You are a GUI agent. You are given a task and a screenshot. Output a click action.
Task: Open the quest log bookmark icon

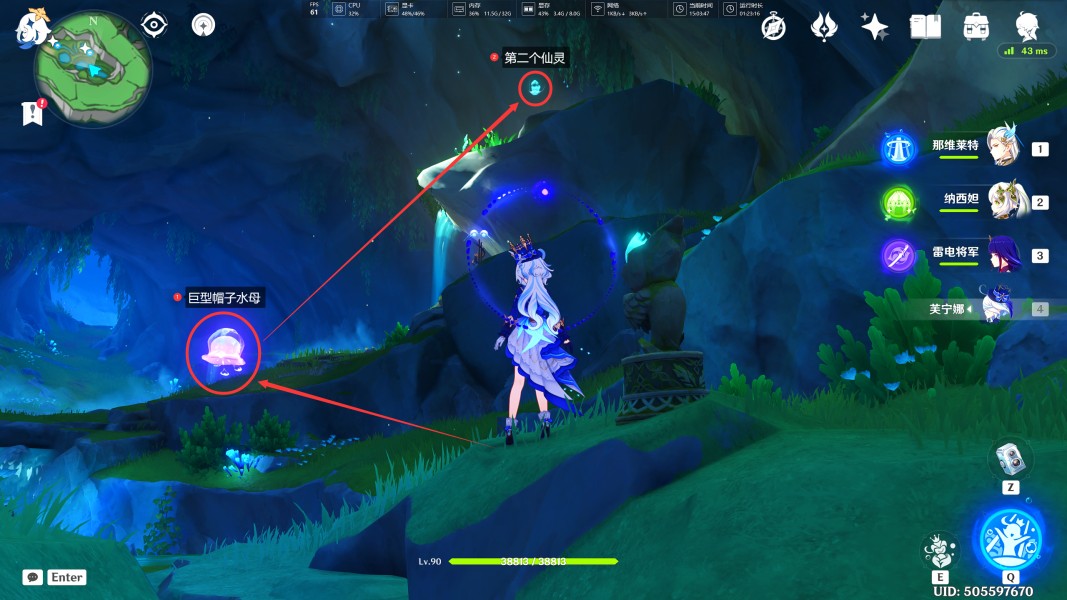(x=33, y=113)
